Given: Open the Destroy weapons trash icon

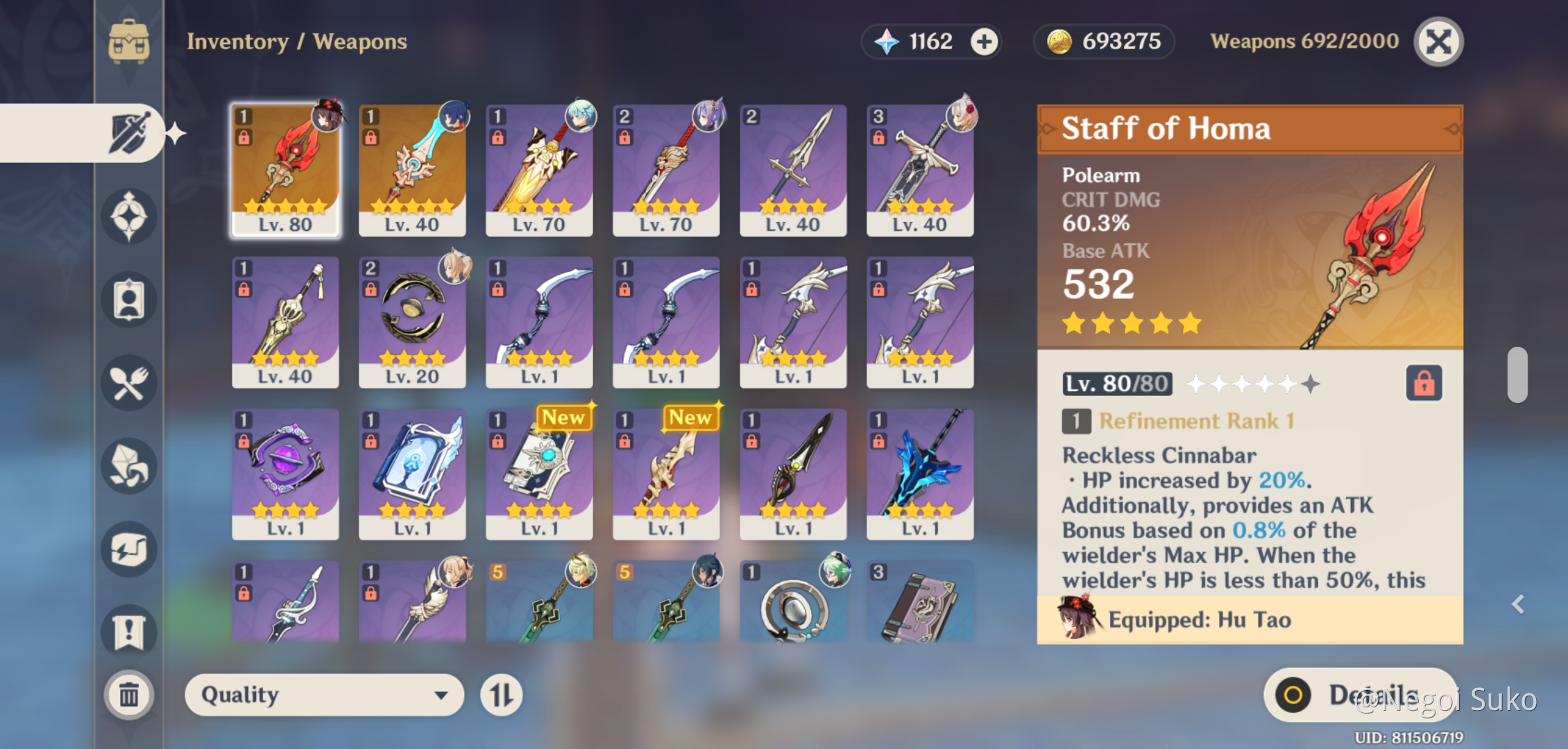Looking at the screenshot, I should [x=128, y=695].
